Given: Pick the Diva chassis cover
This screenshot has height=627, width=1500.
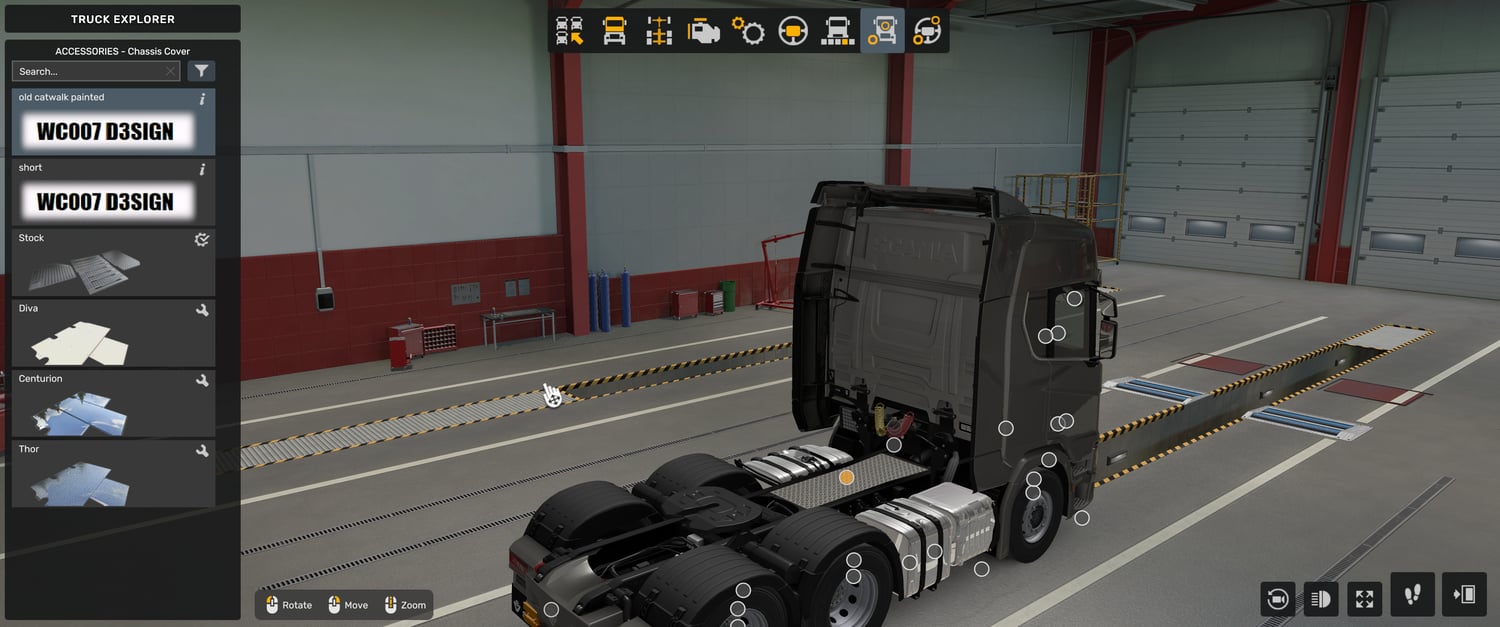Looking at the screenshot, I should [x=114, y=333].
